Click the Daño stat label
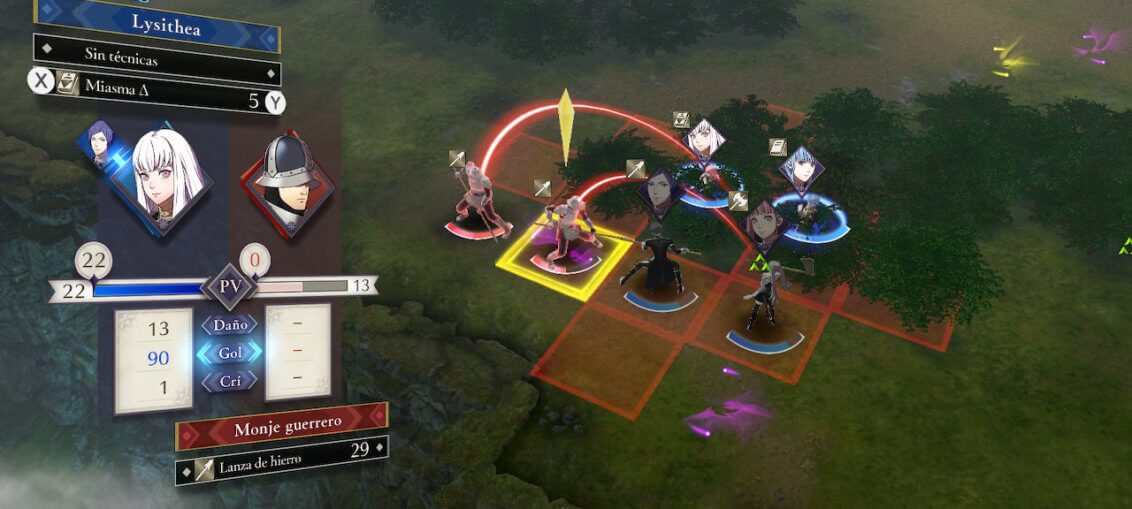Image resolution: width=1132 pixels, height=509 pixels. click(x=230, y=325)
